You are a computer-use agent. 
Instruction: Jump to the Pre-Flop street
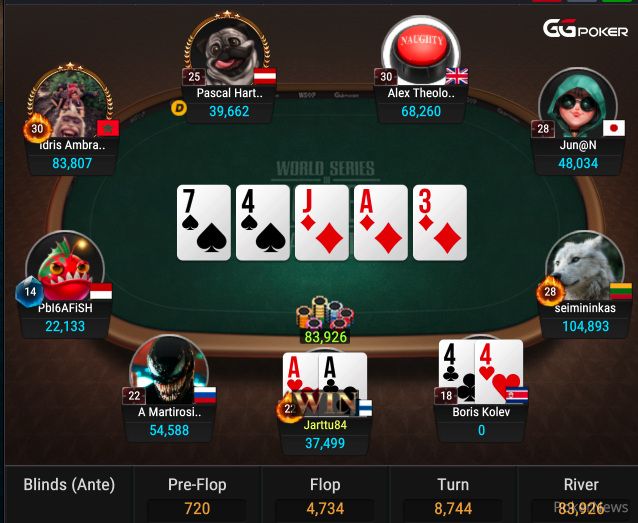[x=197, y=495]
